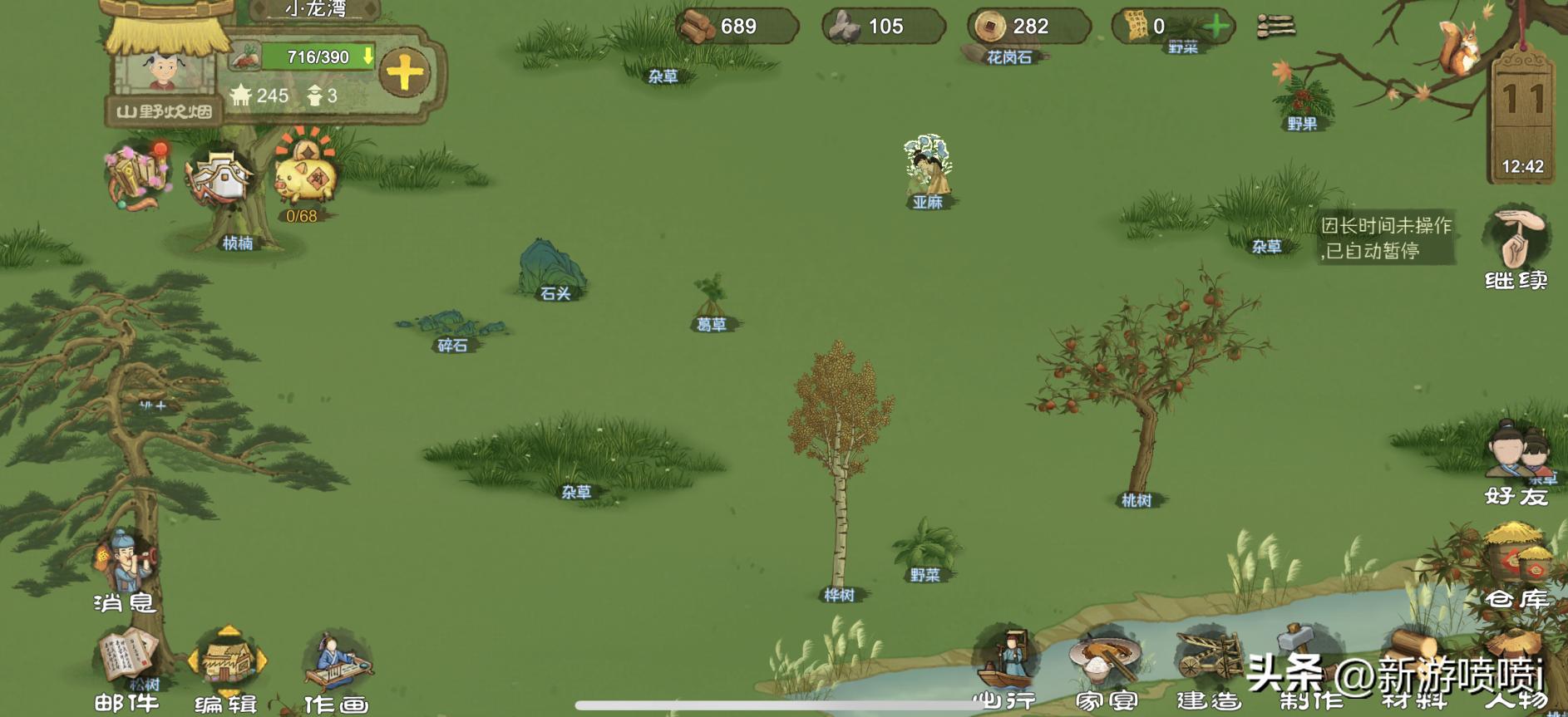Click the yellow plus button beside food bar

coord(405,73)
